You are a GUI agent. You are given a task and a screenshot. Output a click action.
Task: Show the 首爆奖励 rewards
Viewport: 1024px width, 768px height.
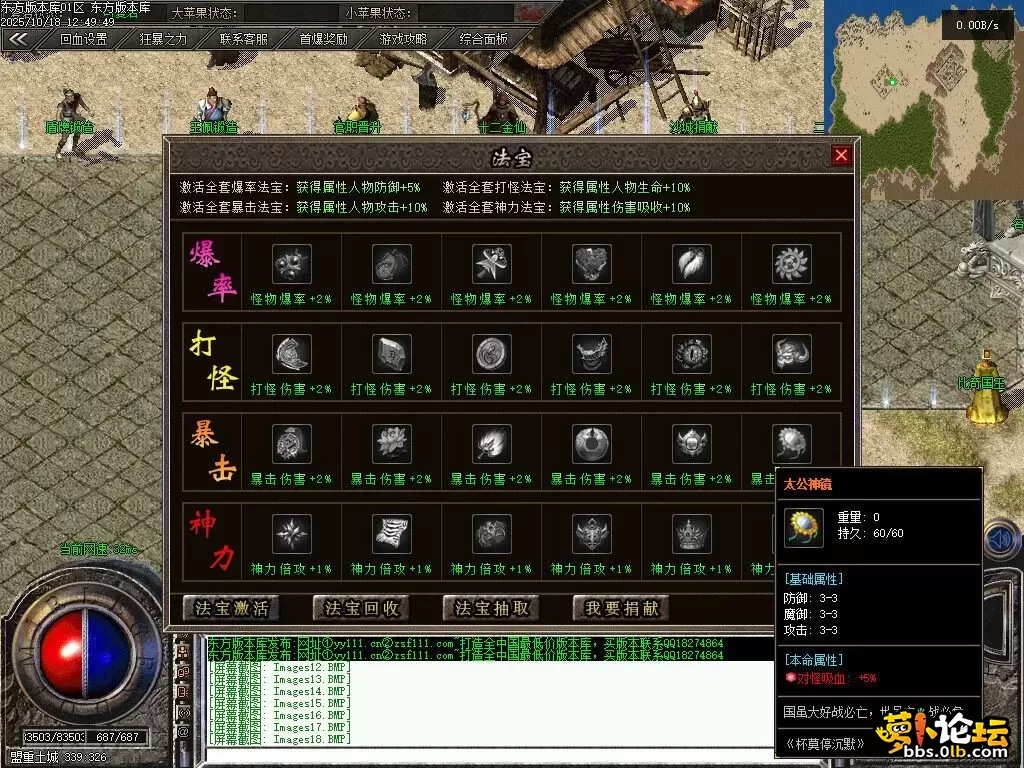click(323, 40)
